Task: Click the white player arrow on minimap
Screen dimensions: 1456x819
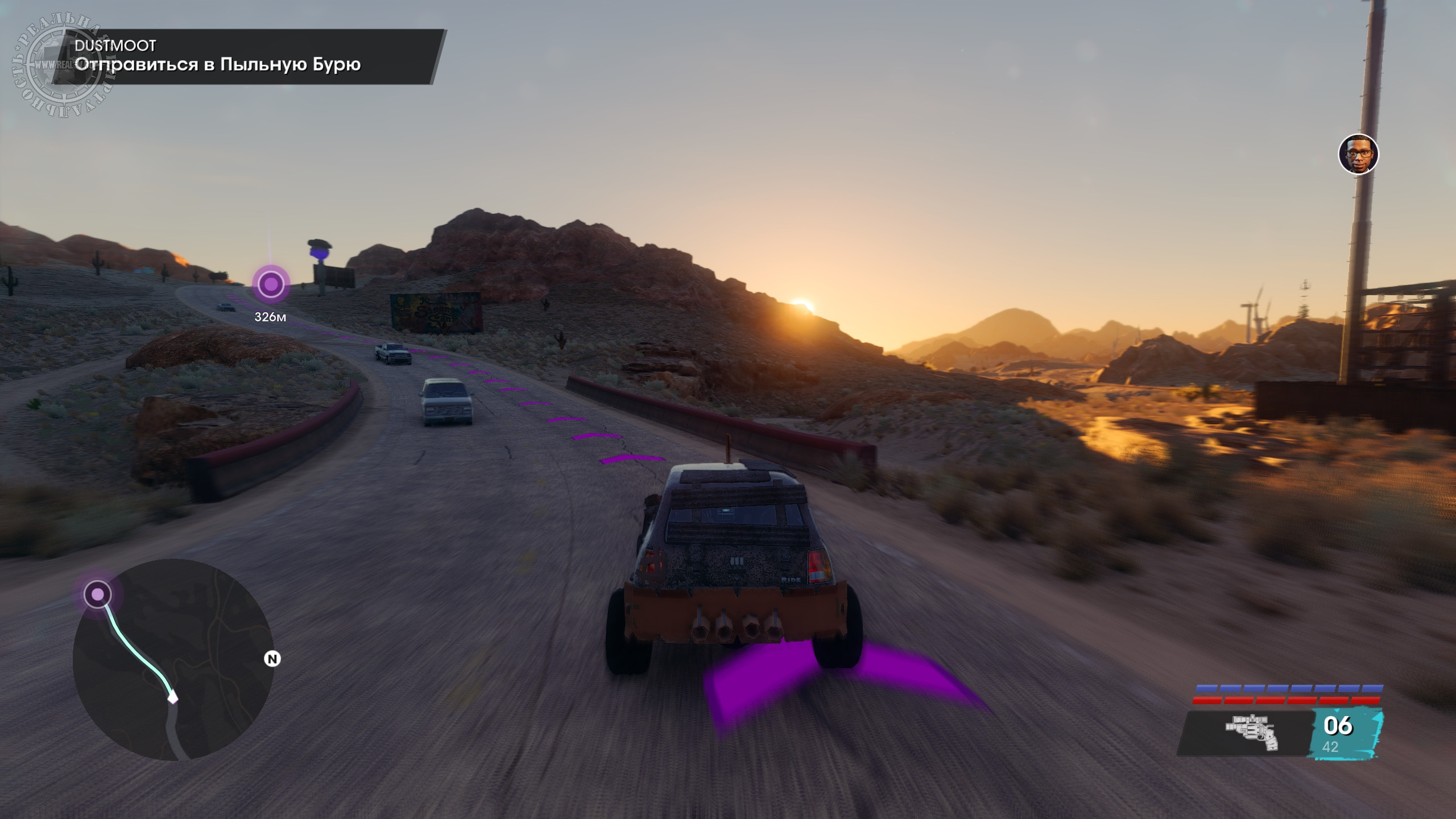Action: point(172,697)
